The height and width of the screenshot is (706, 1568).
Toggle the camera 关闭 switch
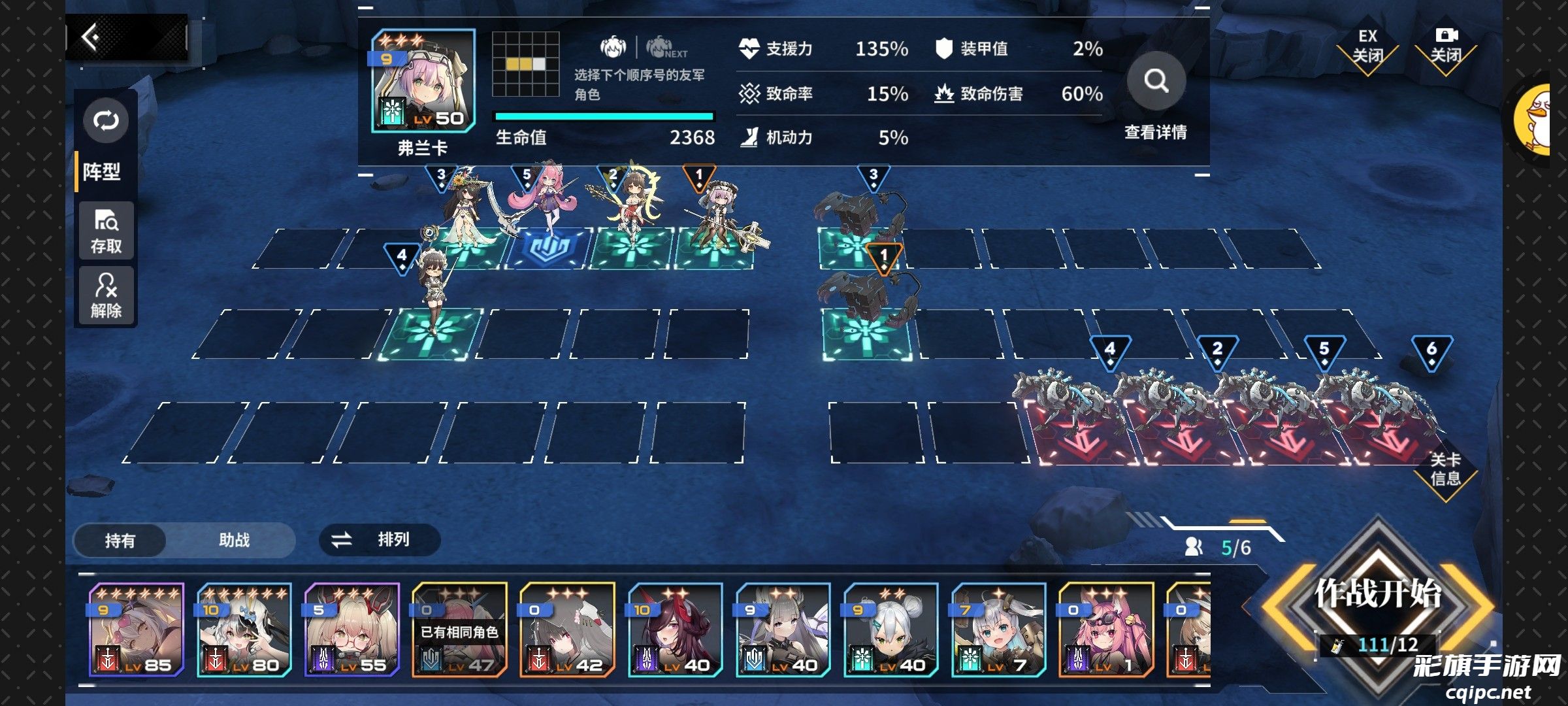[1445, 48]
